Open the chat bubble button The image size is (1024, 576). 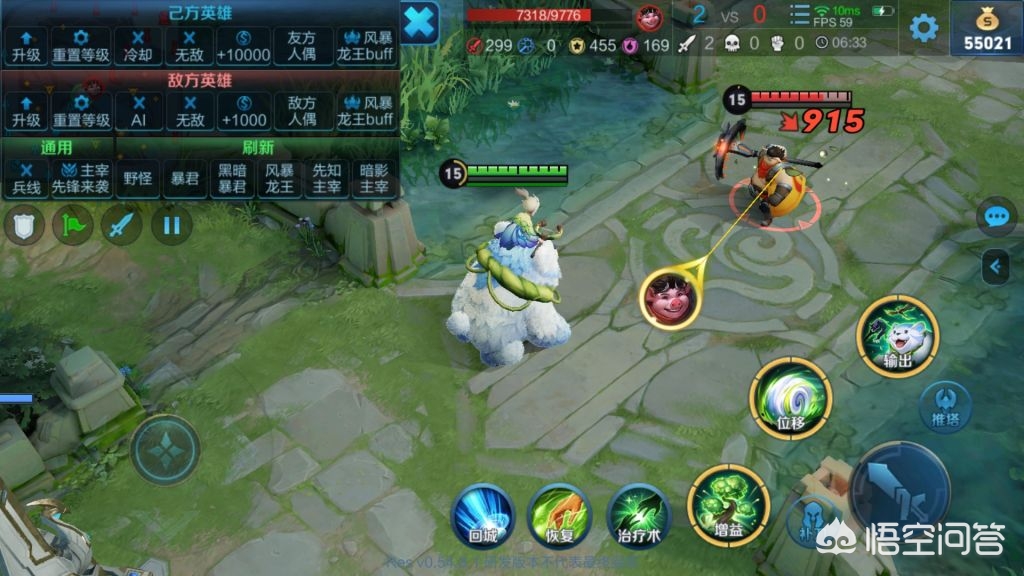coord(996,217)
